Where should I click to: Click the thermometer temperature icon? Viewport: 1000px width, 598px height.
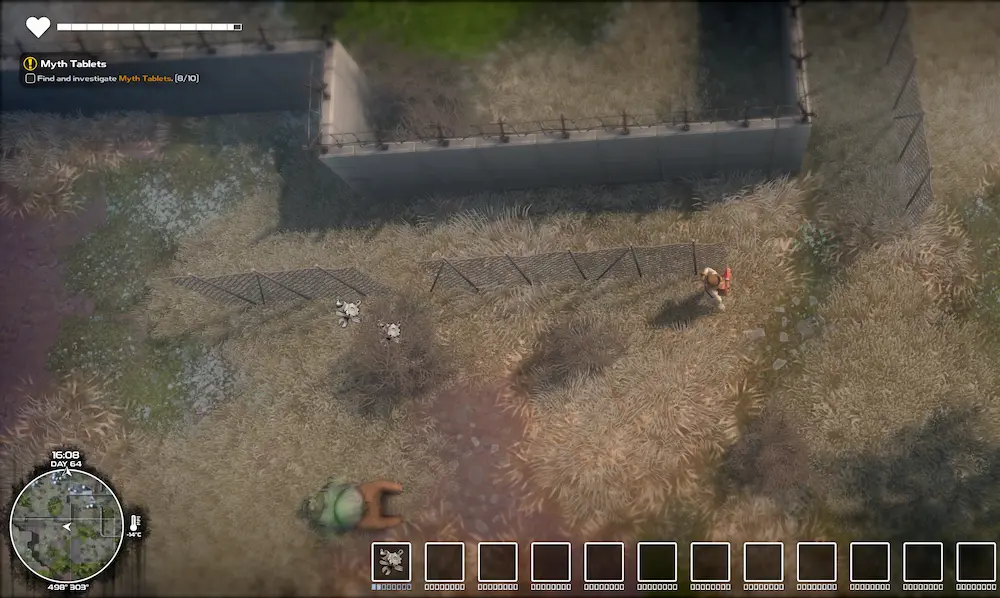134,522
